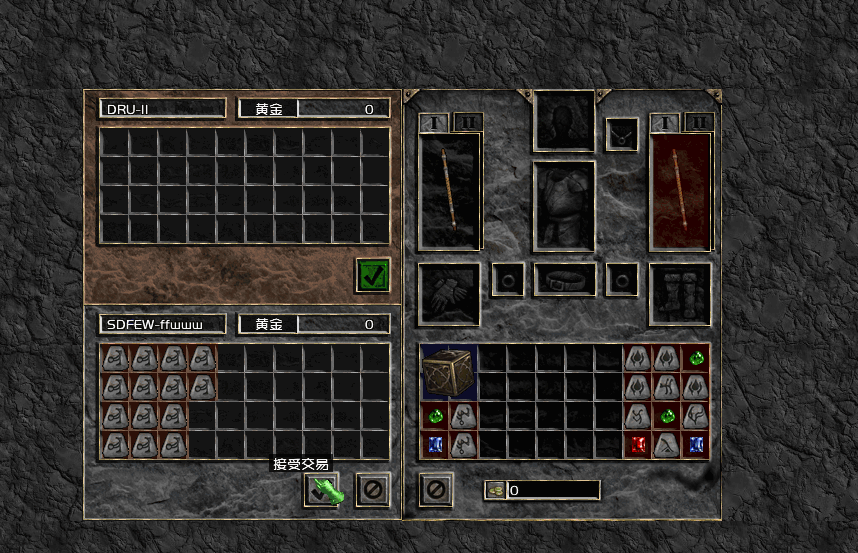Viewport: 858px width, 553px height.
Task: Click the body armor equipment slot
Action: click(565, 206)
